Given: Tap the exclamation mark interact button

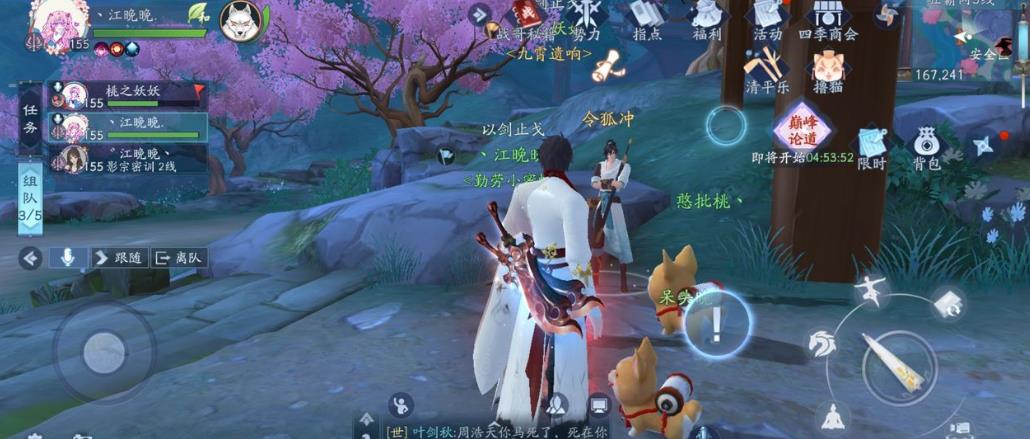Looking at the screenshot, I should (x=716, y=323).
